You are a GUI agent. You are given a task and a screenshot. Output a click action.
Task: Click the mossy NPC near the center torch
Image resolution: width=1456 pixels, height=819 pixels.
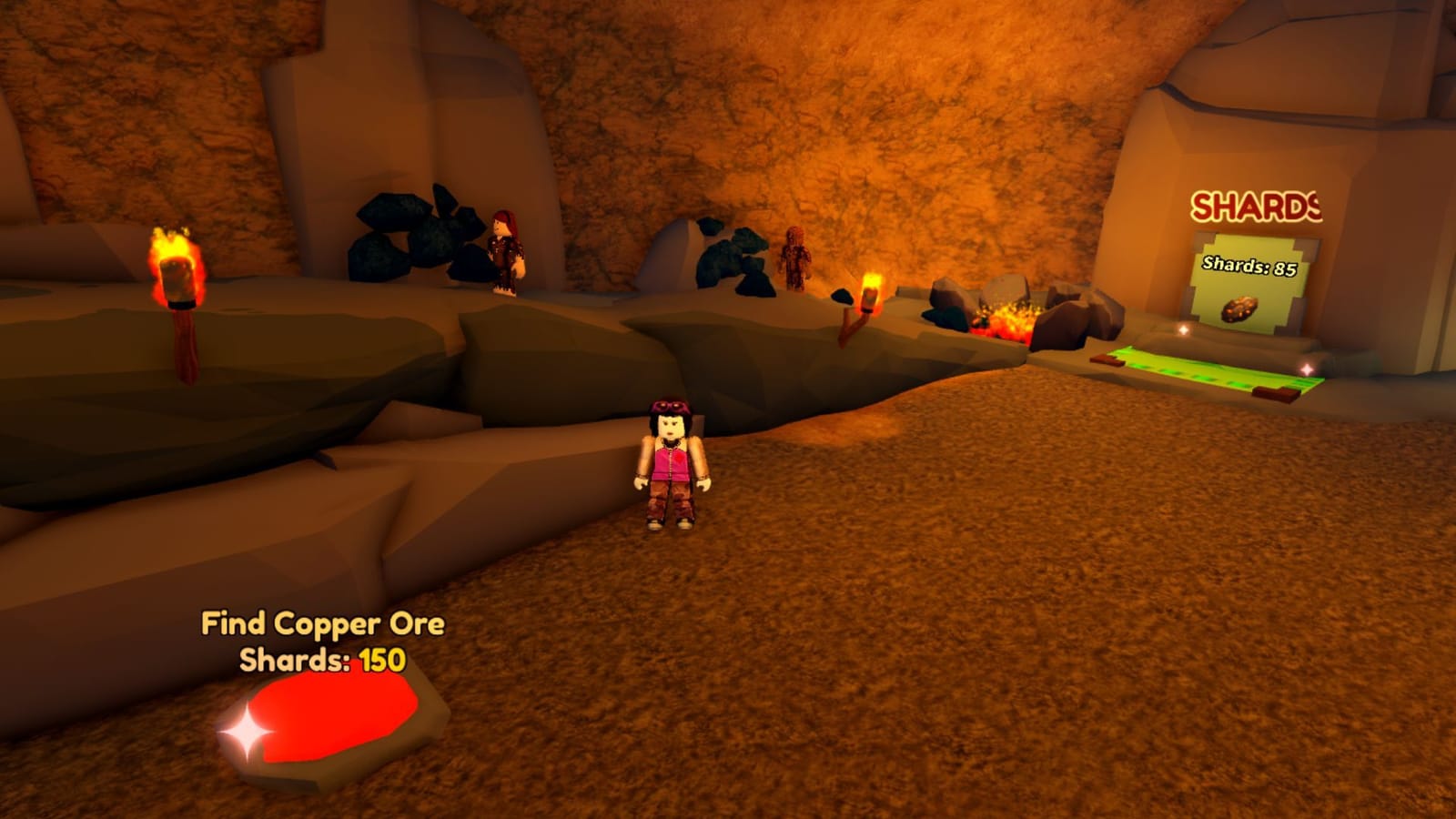pyautogui.click(x=794, y=259)
